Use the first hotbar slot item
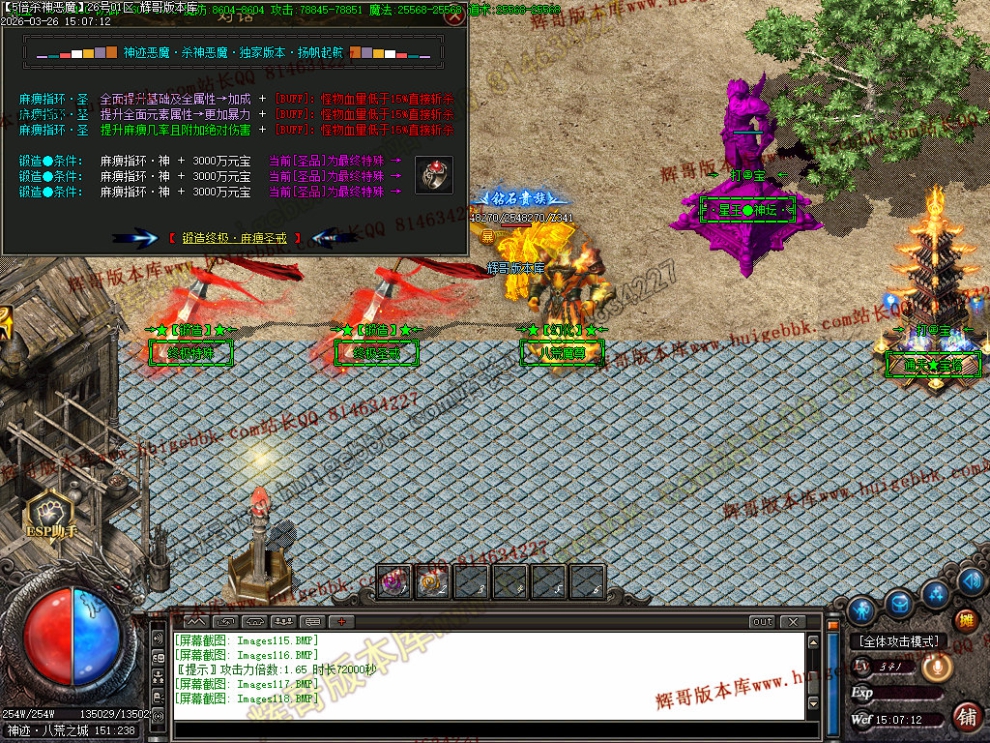Image resolution: width=990 pixels, height=743 pixels. [392, 582]
